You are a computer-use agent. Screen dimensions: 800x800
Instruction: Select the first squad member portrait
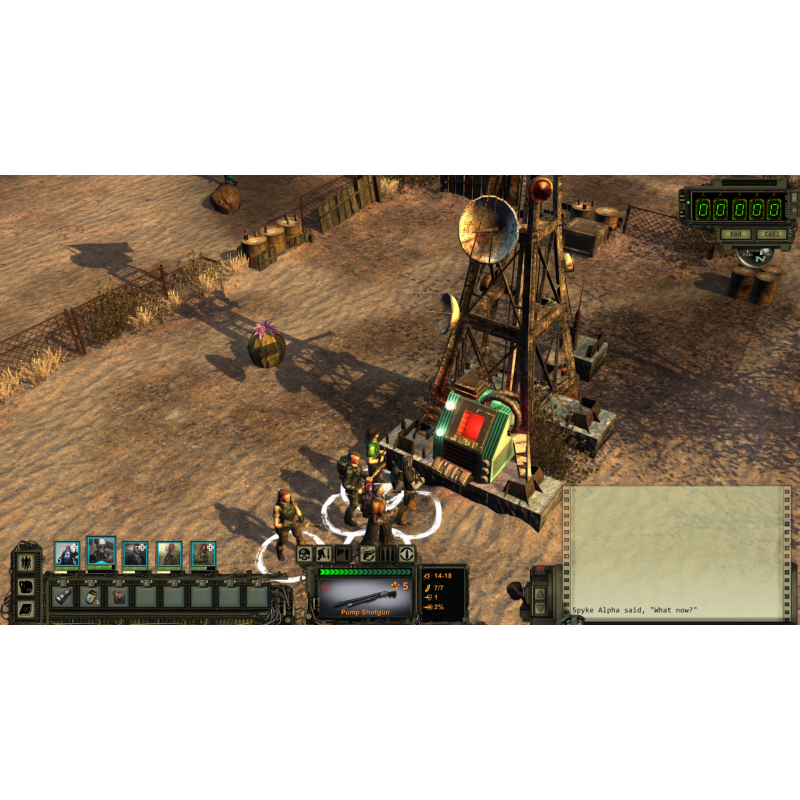click(67, 554)
